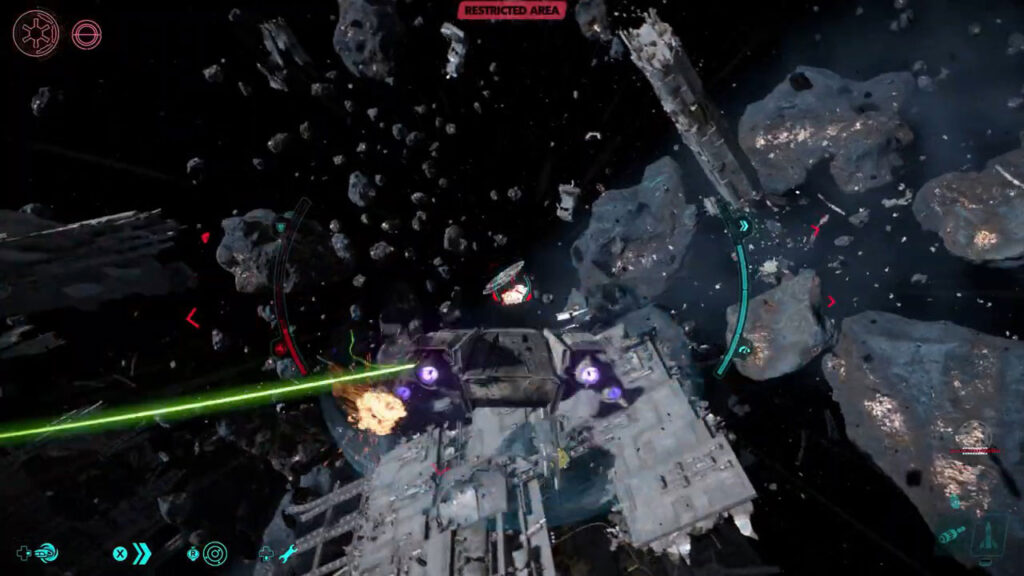1024x576 pixels.
Task: Choose the teal torpedo weapon icon
Action: point(951,536)
